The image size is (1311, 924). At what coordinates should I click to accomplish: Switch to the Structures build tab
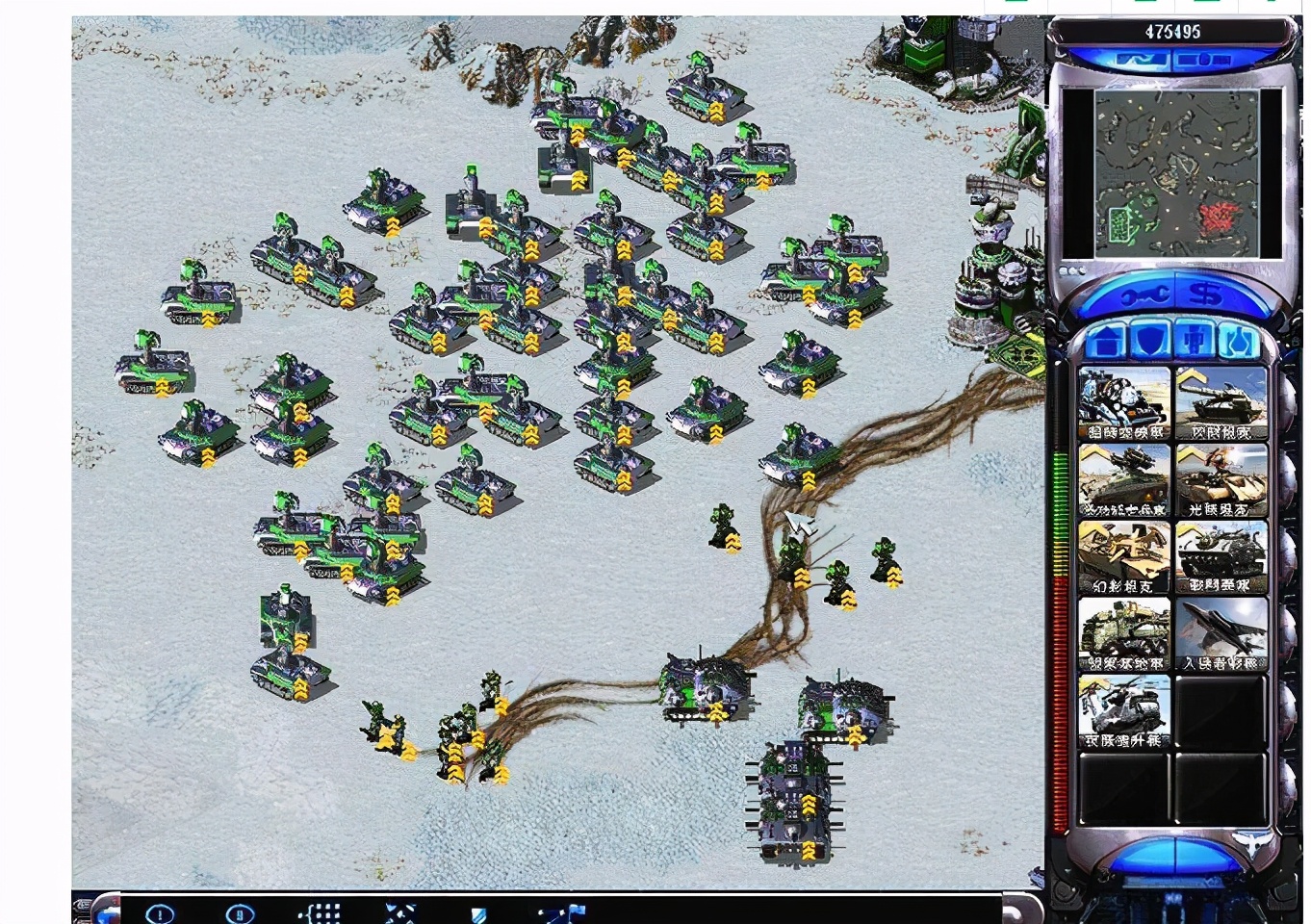[x=1107, y=339]
